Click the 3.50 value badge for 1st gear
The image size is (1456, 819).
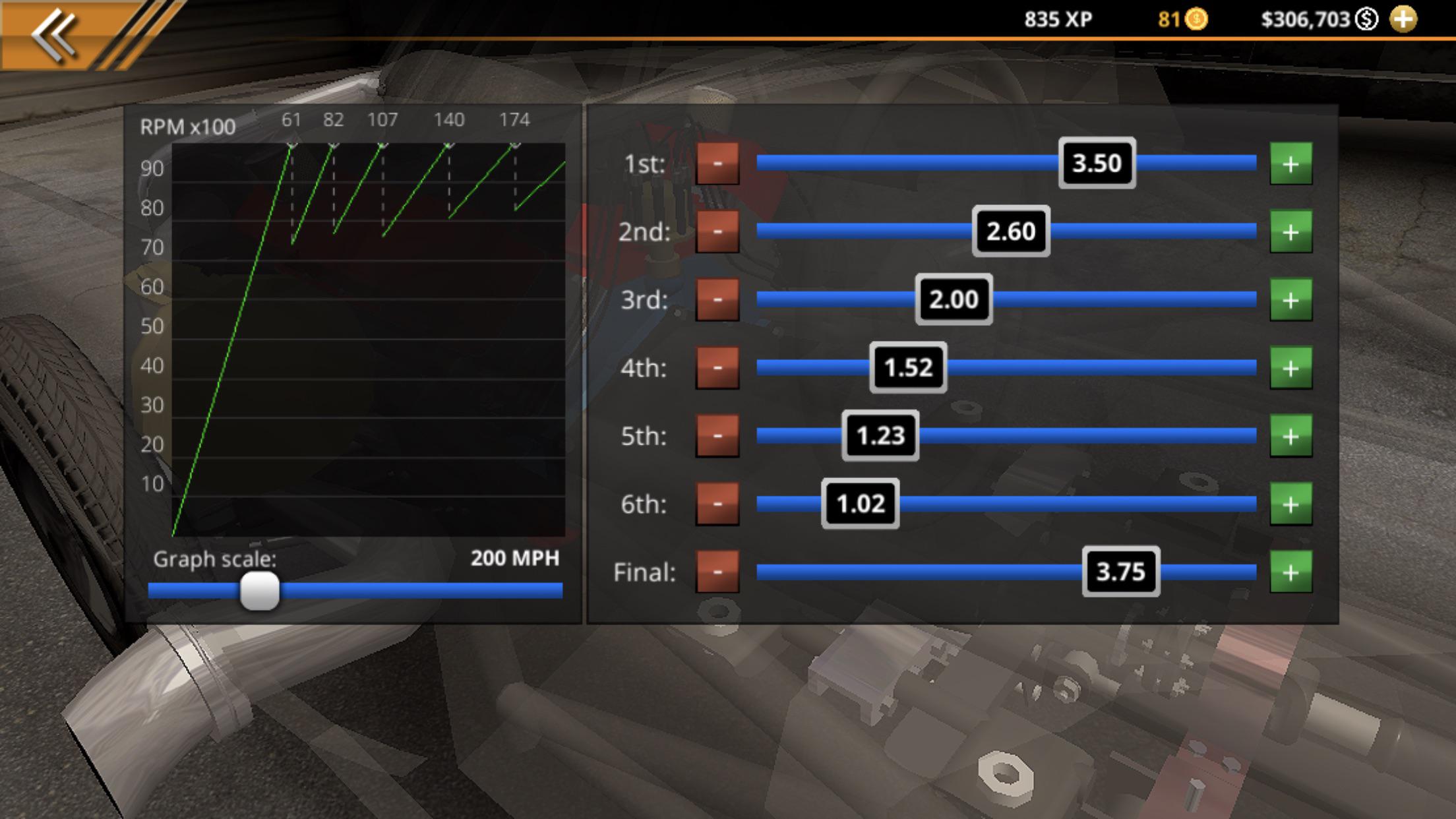[x=1097, y=164]
